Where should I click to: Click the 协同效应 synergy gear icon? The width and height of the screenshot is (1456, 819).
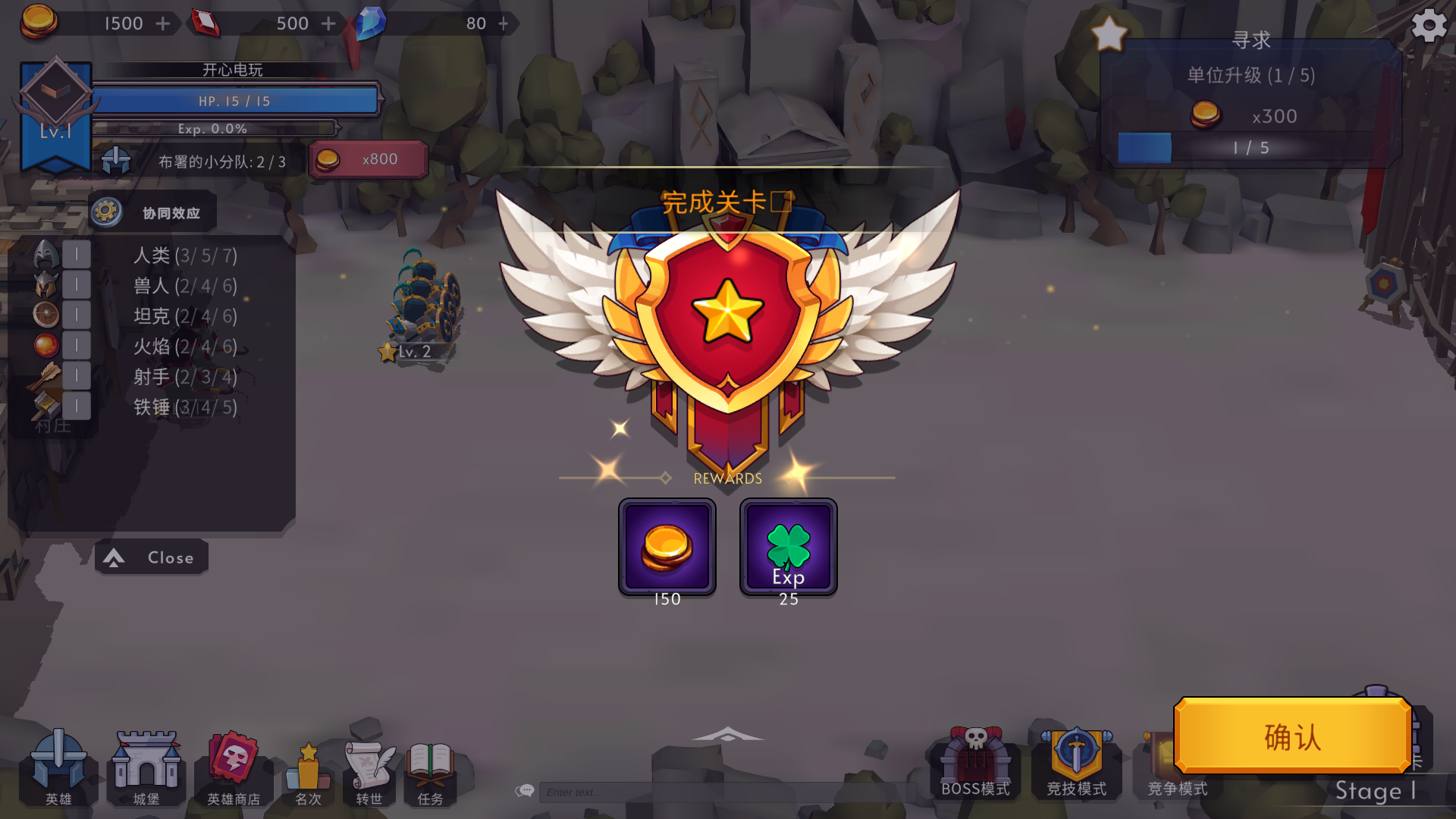(x=108, y=212)
